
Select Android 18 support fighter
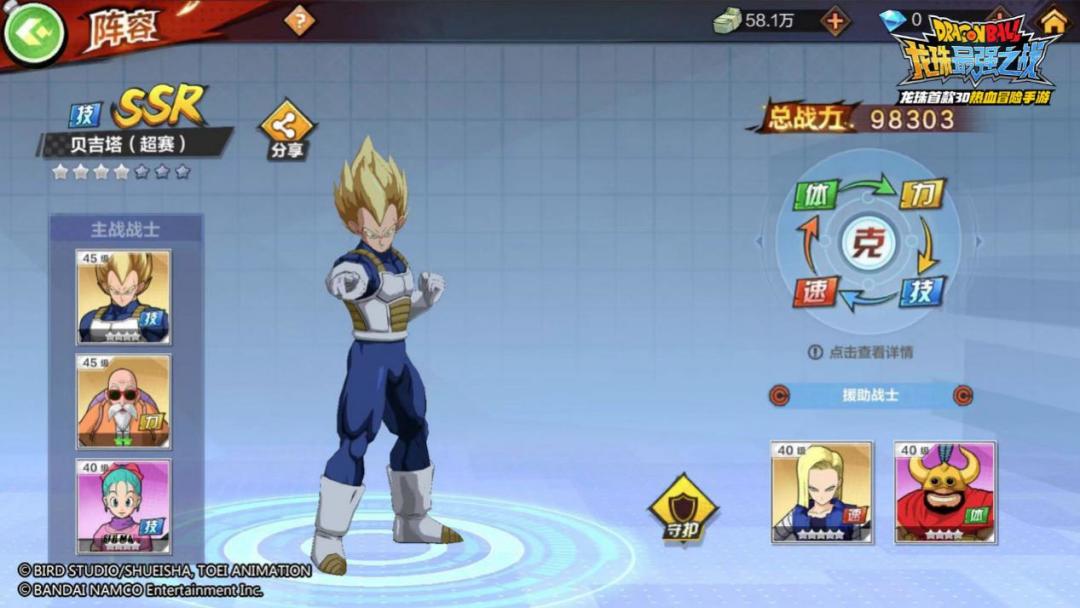(822, 492)
